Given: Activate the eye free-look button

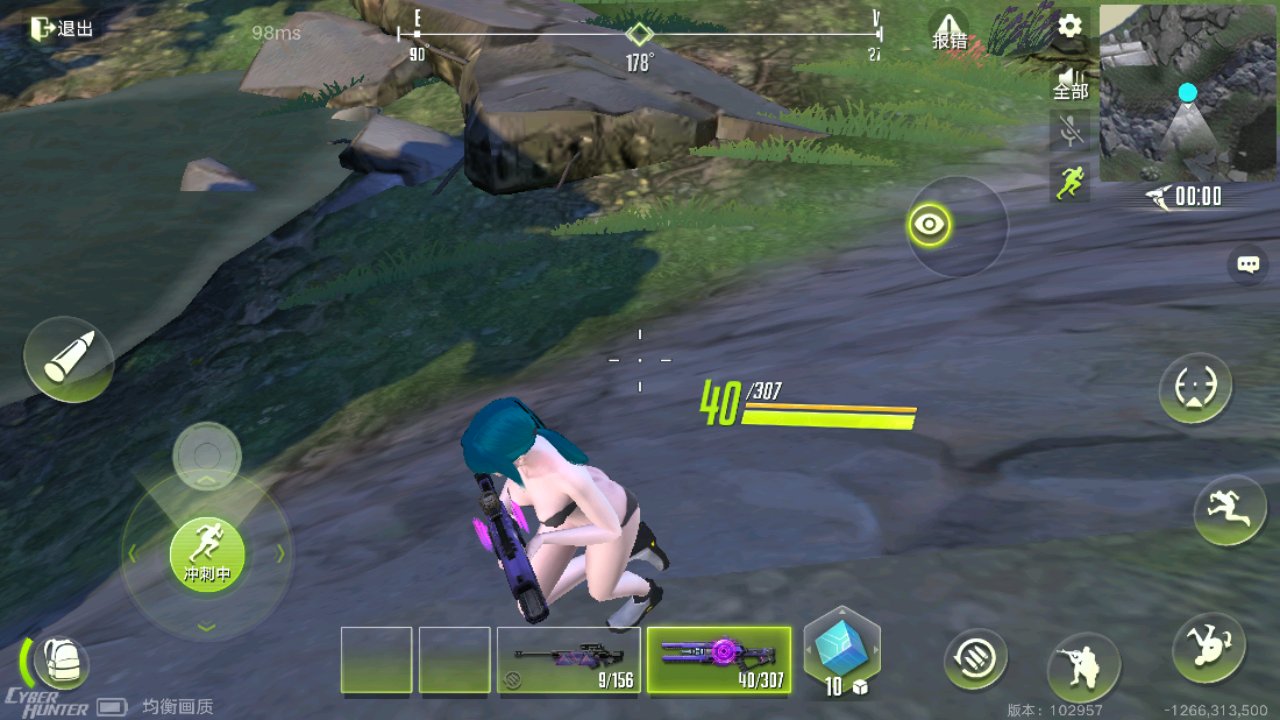Looking at the screenshot, I should 930,225.
